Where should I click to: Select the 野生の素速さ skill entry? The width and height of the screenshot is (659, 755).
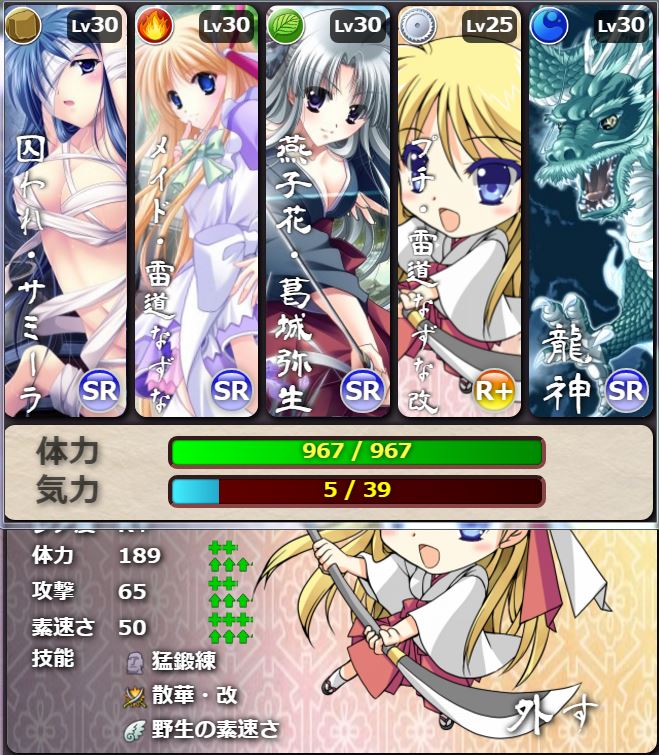tap(215, 729)
